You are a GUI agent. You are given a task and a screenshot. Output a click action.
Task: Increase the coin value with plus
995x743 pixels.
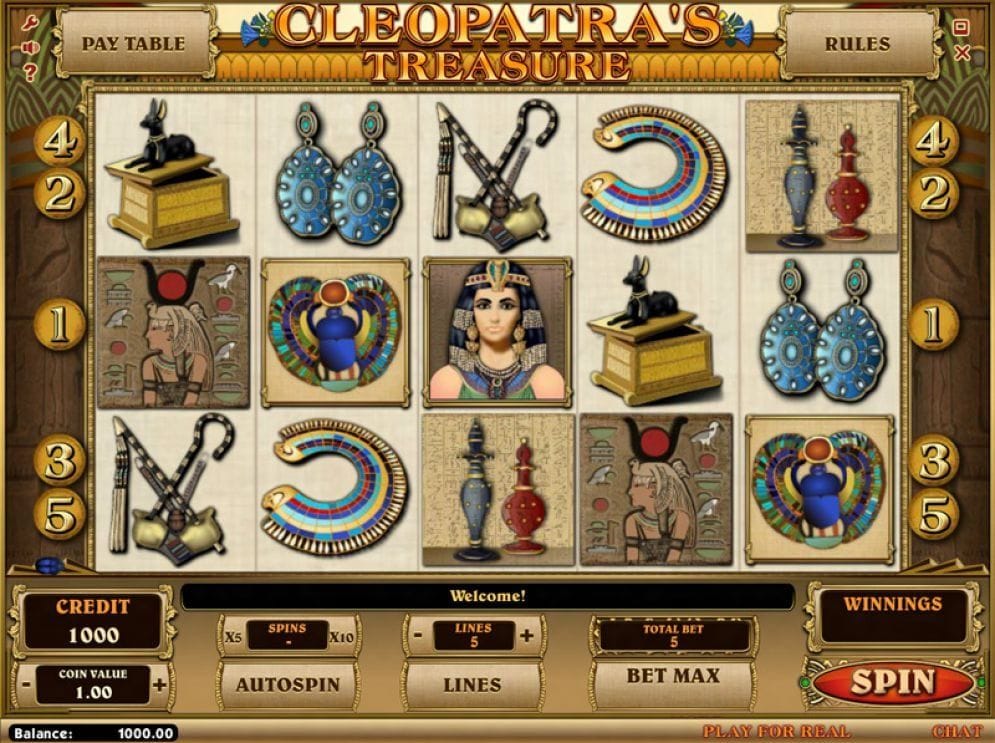click(160, 685)
